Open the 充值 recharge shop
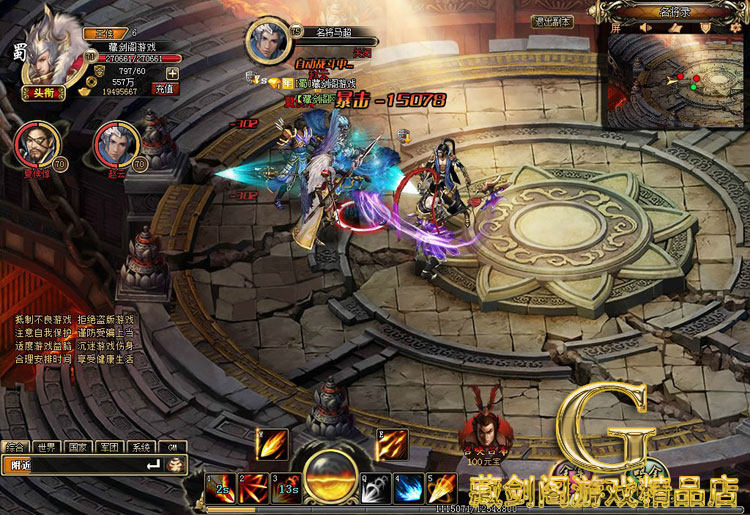Image resolution: width=750 pixels, height=515 pixels. 165,88
